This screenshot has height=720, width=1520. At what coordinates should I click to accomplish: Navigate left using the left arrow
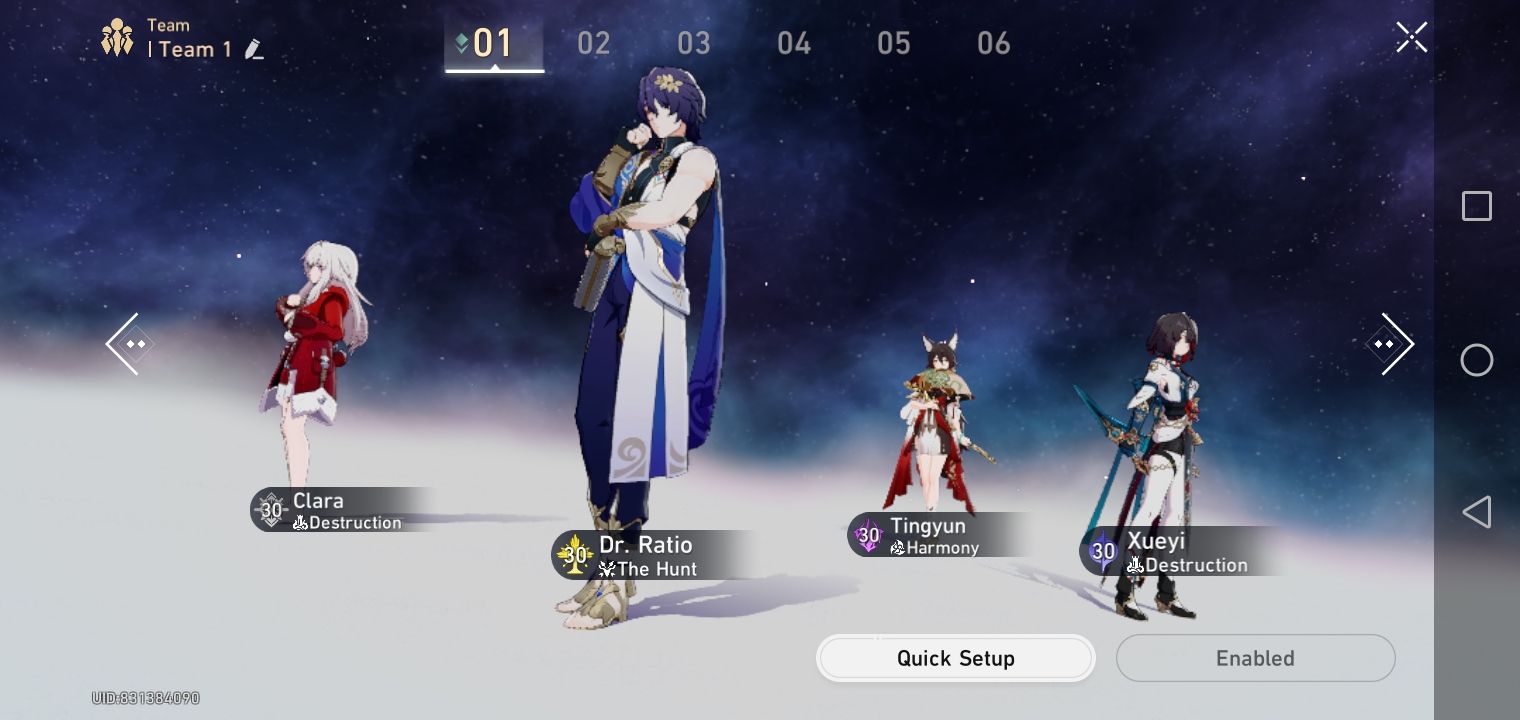128,344
